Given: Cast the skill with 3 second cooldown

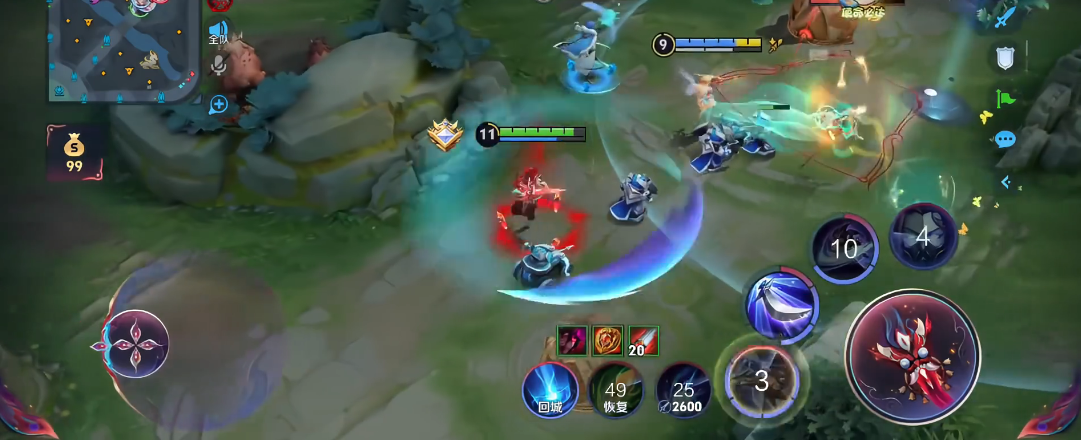Looking at the screenshot, I should click(762, 379).
